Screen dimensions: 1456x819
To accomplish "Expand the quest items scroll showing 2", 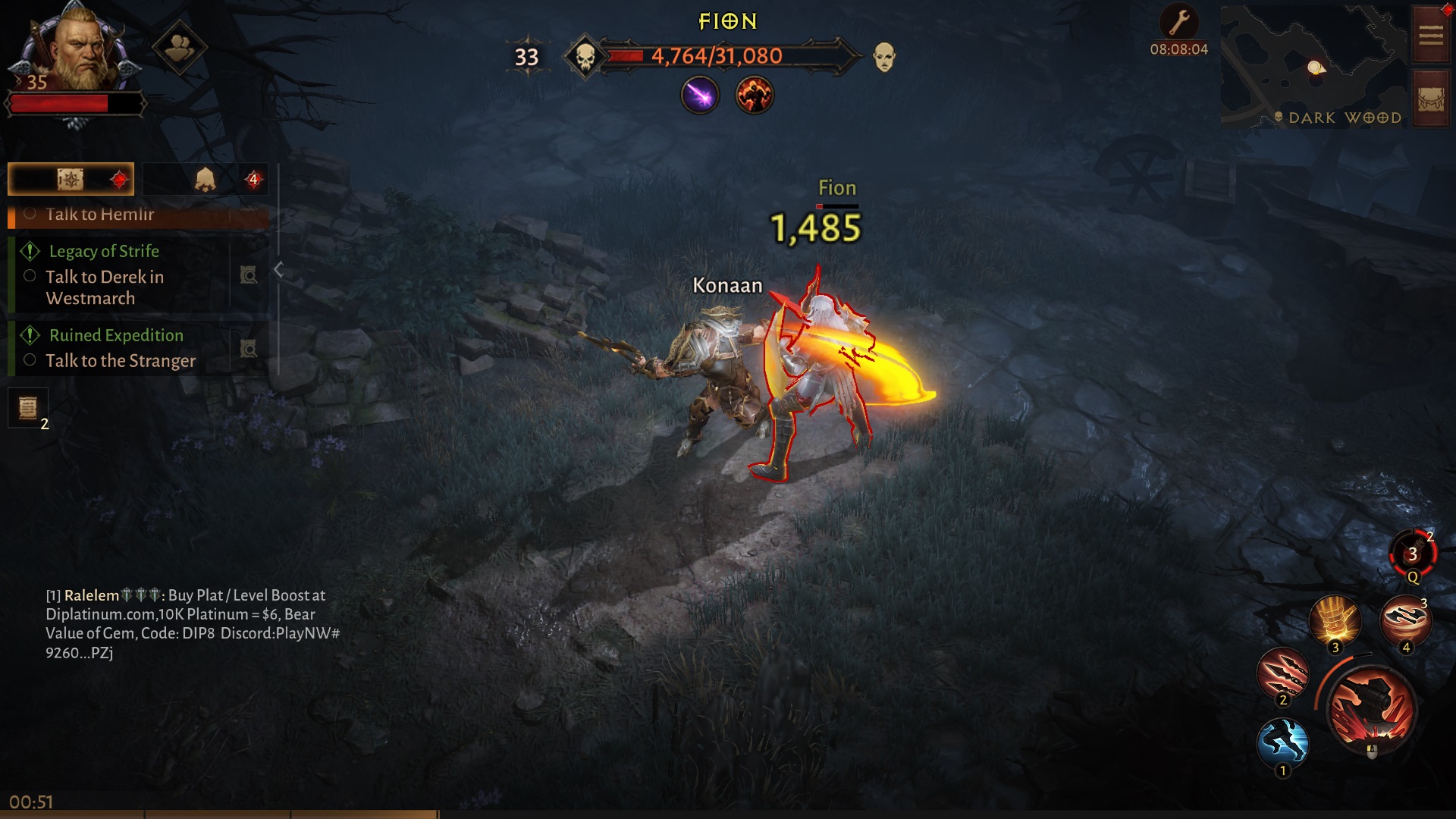I will tap(27, 409).
